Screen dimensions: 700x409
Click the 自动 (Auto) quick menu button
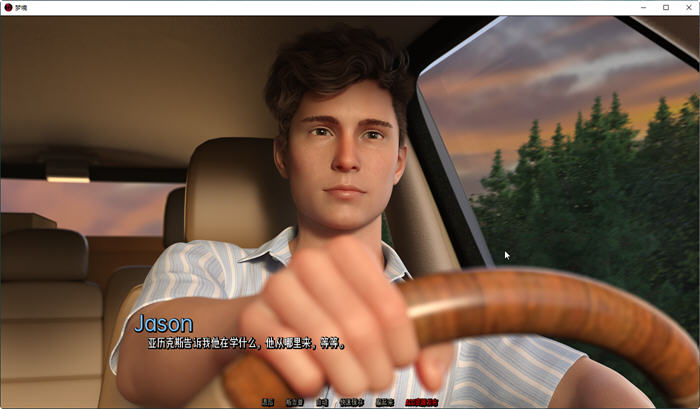click(322, 402)
